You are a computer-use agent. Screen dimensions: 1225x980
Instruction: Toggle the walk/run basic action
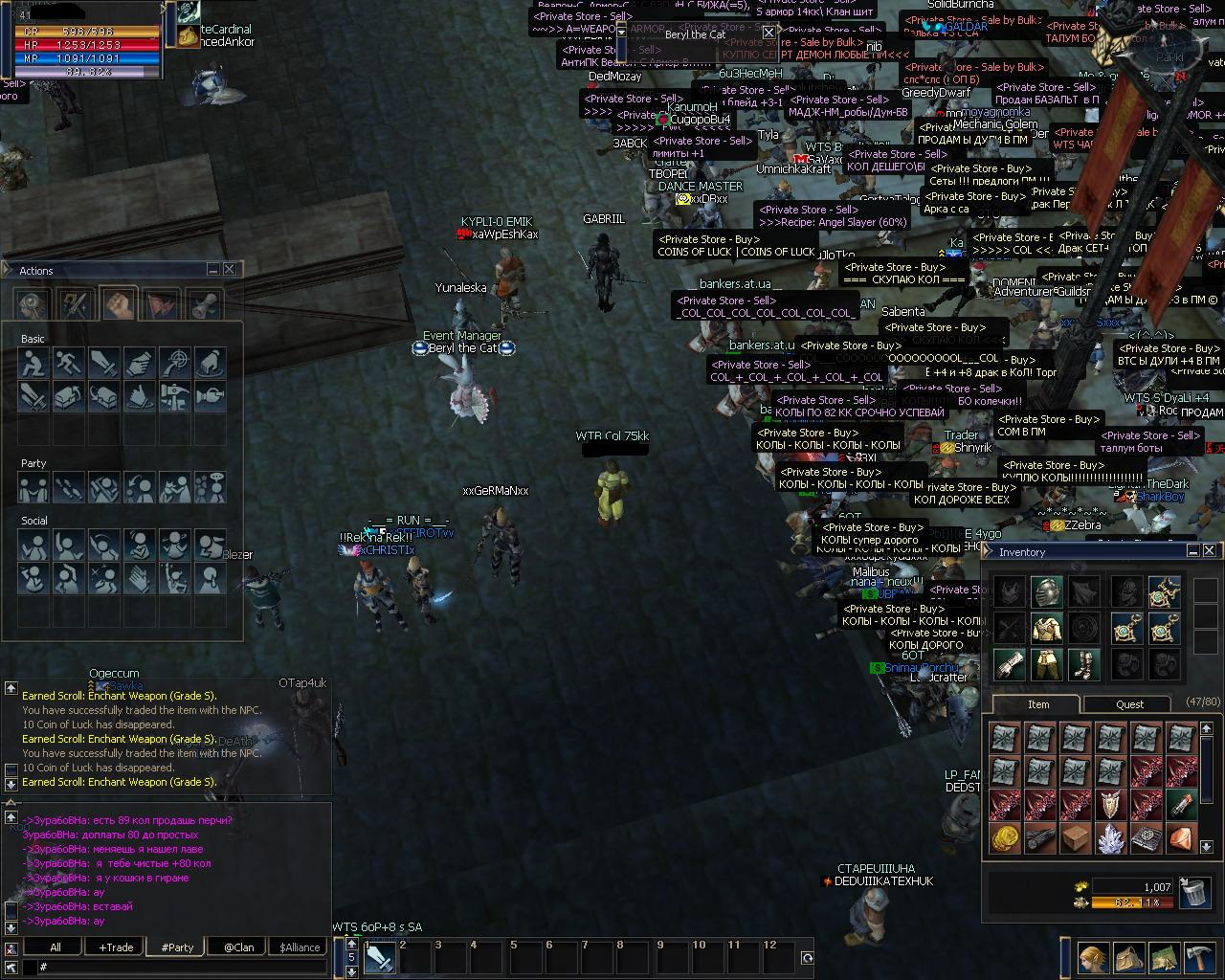click(x=69, y=363)
